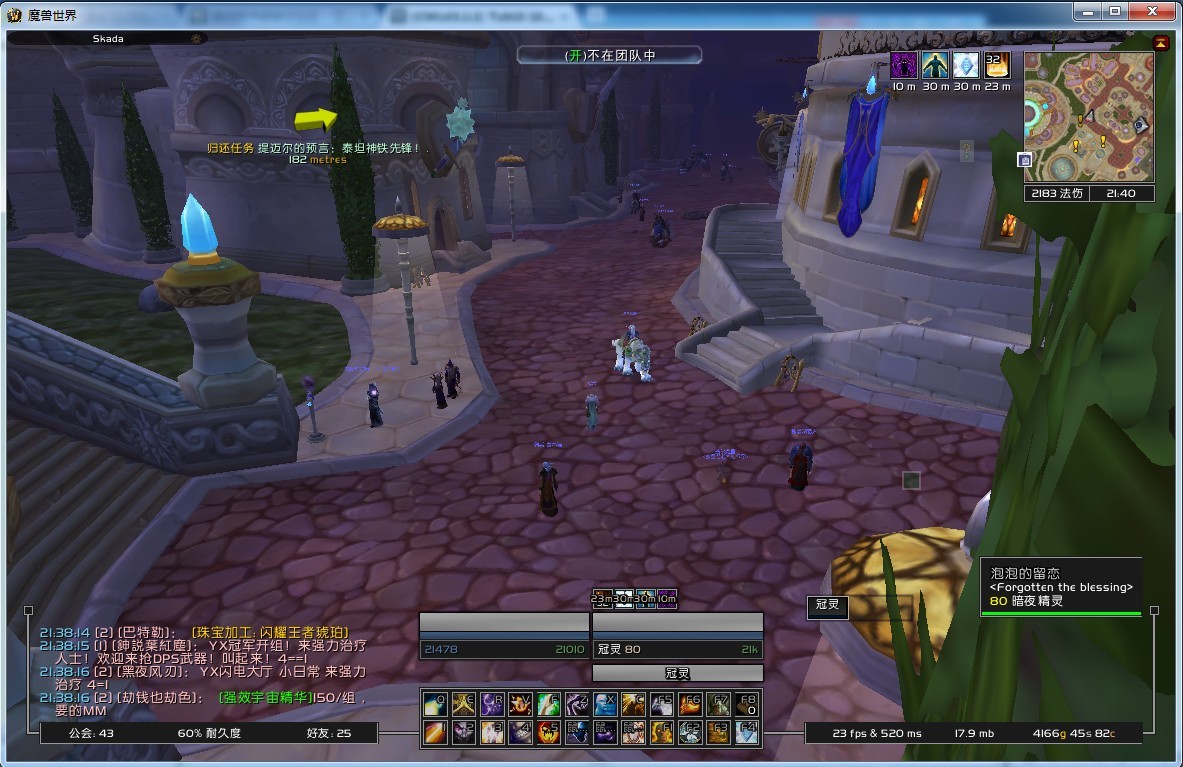Use the moon and stars ability on R
Image resolution: width=1183 pixels, height=767 pixels.
click(491, 704)
